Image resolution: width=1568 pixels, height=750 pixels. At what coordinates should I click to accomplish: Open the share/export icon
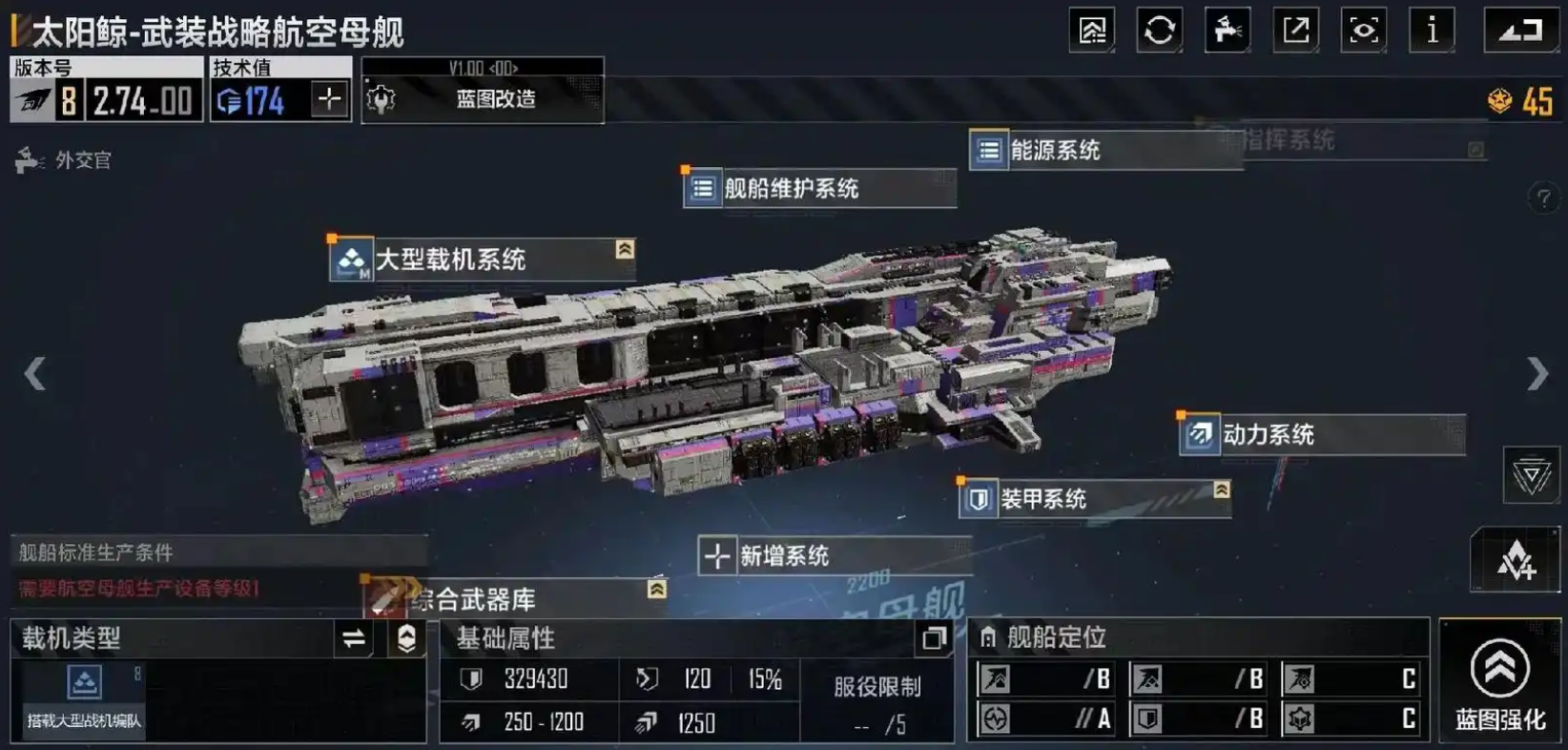1295,30
